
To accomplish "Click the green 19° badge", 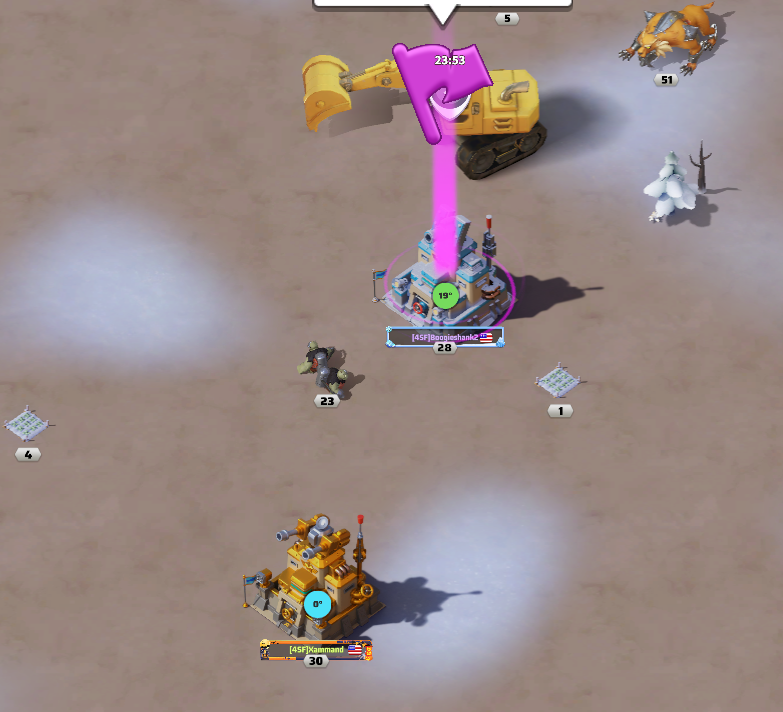I will point(445,296).
